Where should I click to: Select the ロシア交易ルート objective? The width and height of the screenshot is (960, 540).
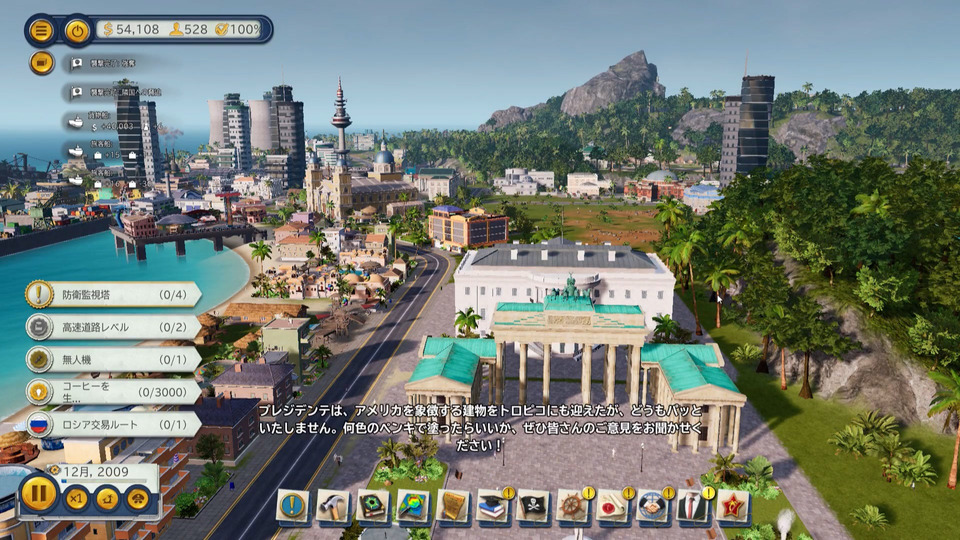[x=112, y=424]
